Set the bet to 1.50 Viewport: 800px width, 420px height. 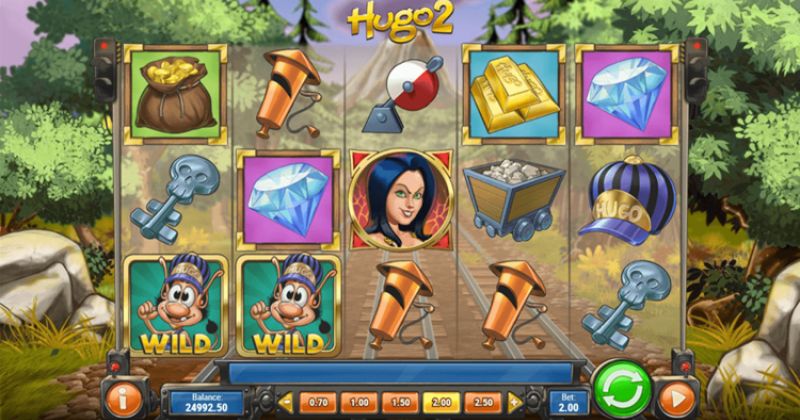pos(402,401)
